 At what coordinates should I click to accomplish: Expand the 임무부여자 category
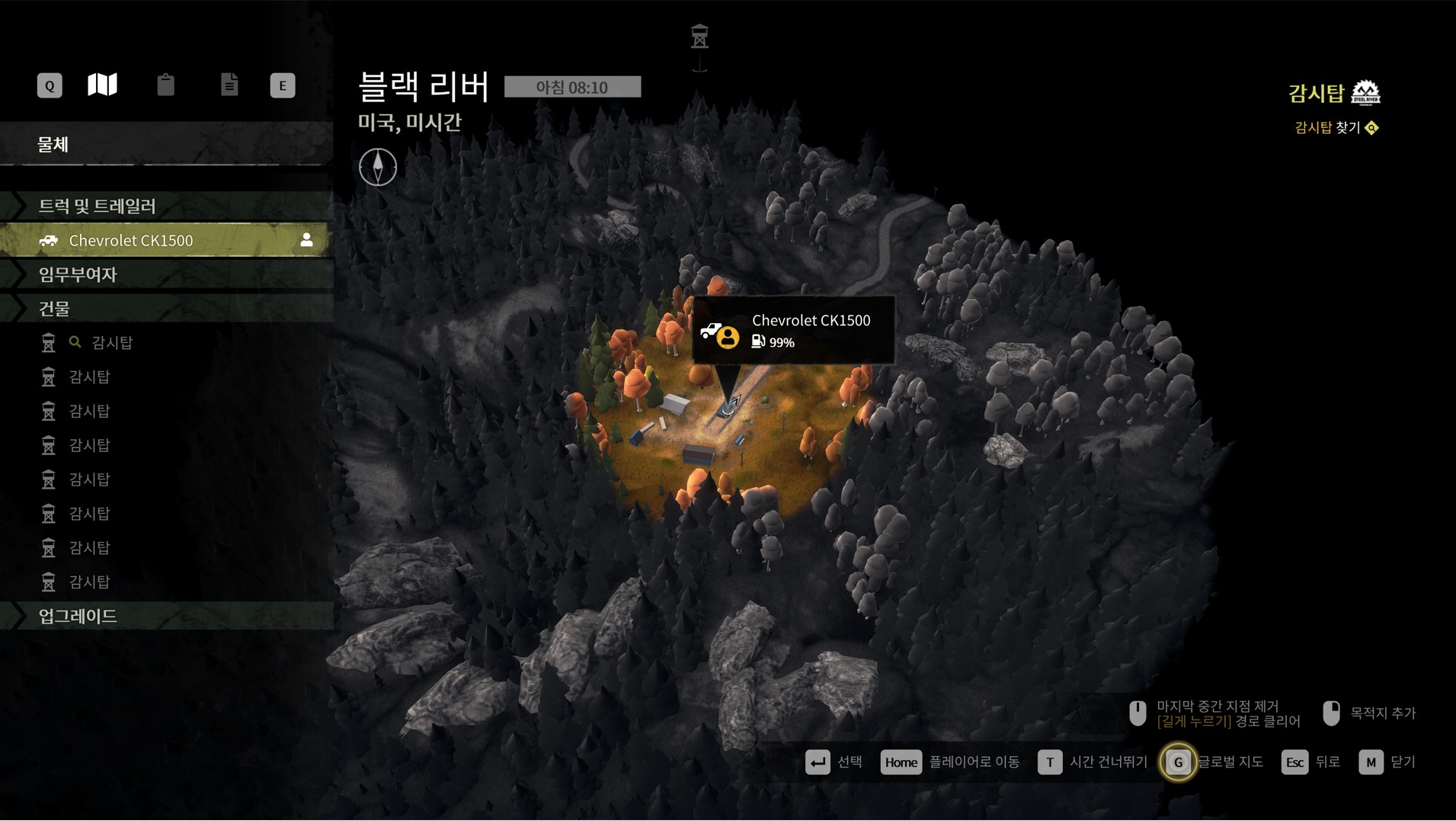(x=78, y=274)
